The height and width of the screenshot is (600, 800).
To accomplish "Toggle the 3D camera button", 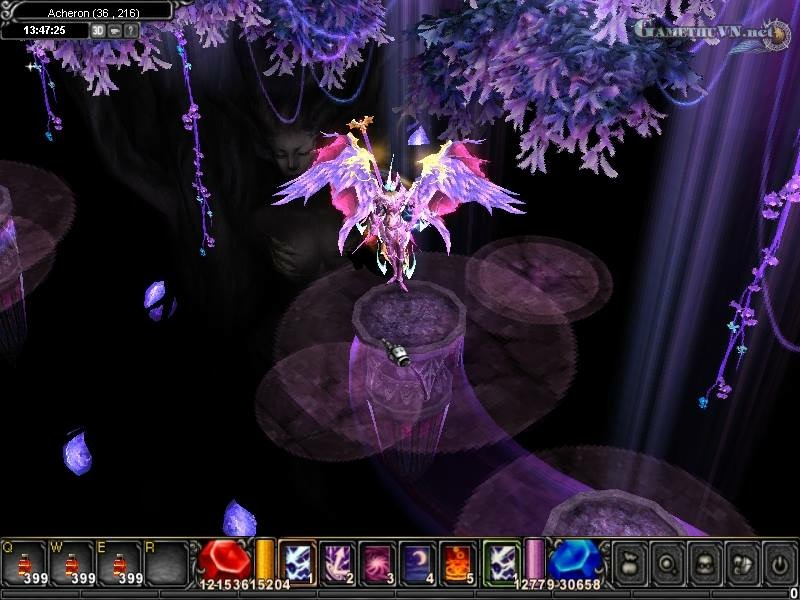I will point(98,31).
